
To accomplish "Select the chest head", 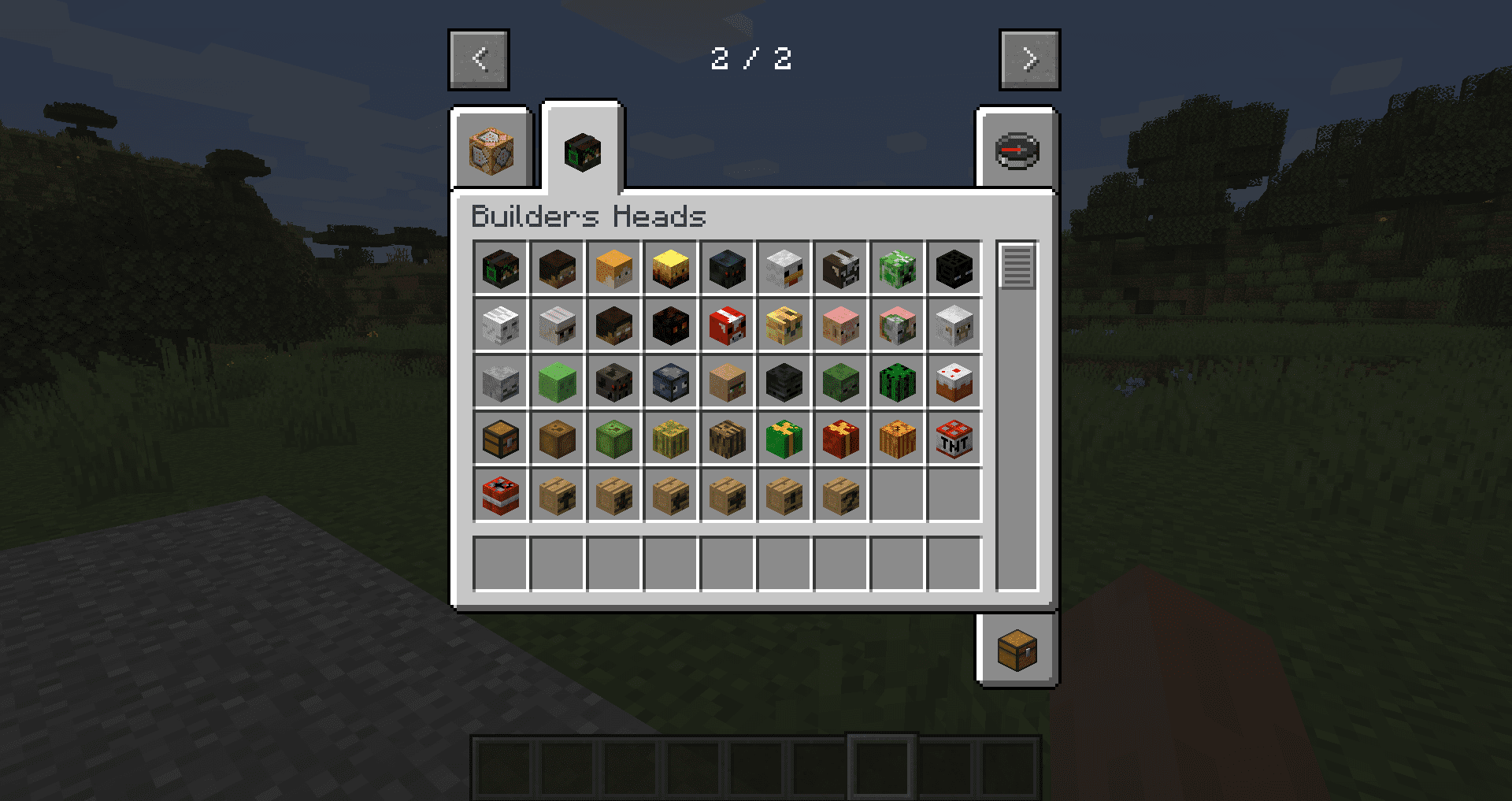I will (x=501, y=439).
